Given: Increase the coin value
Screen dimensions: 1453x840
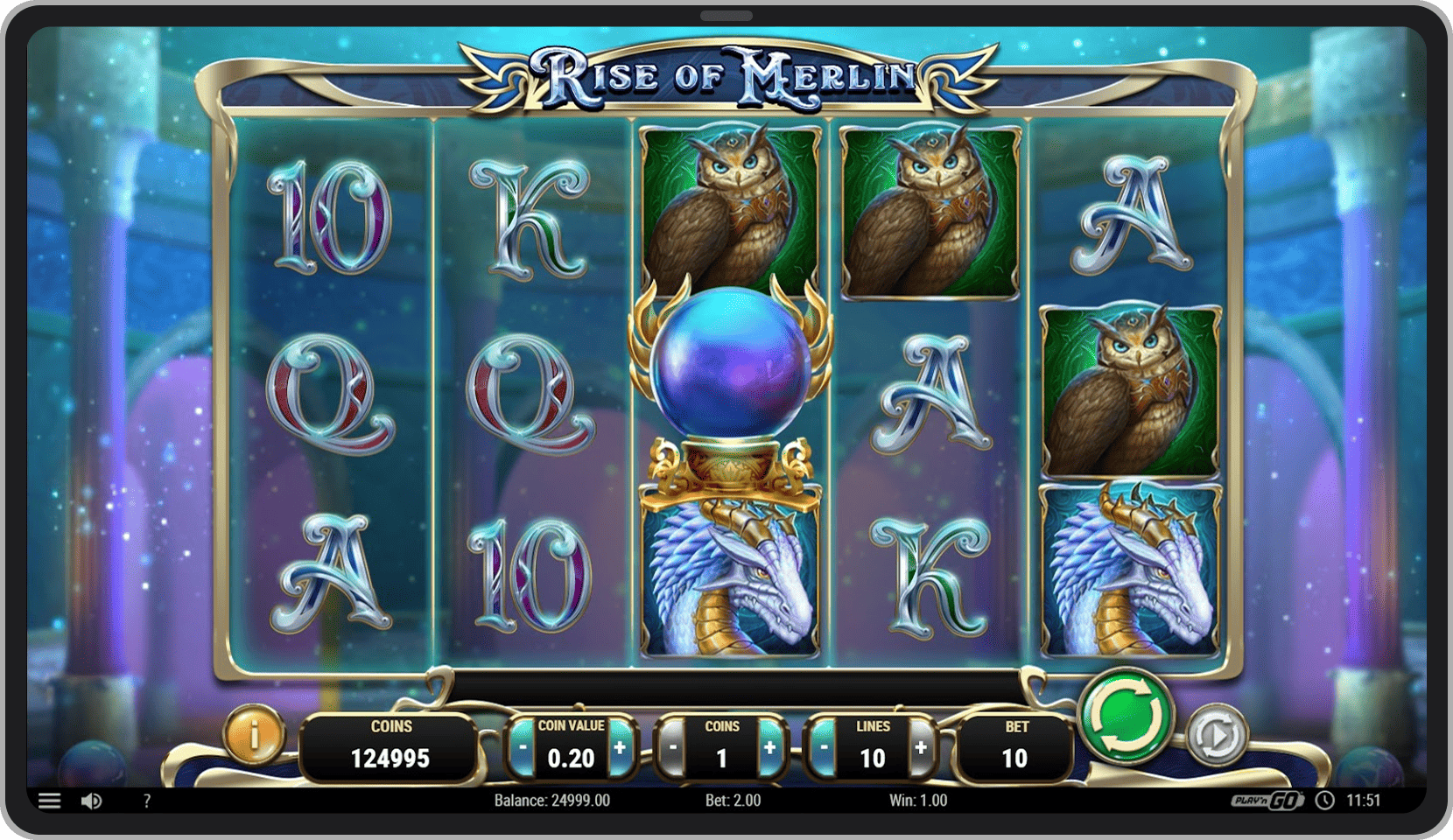Looking at the screenshot, I should pos(622,748).
